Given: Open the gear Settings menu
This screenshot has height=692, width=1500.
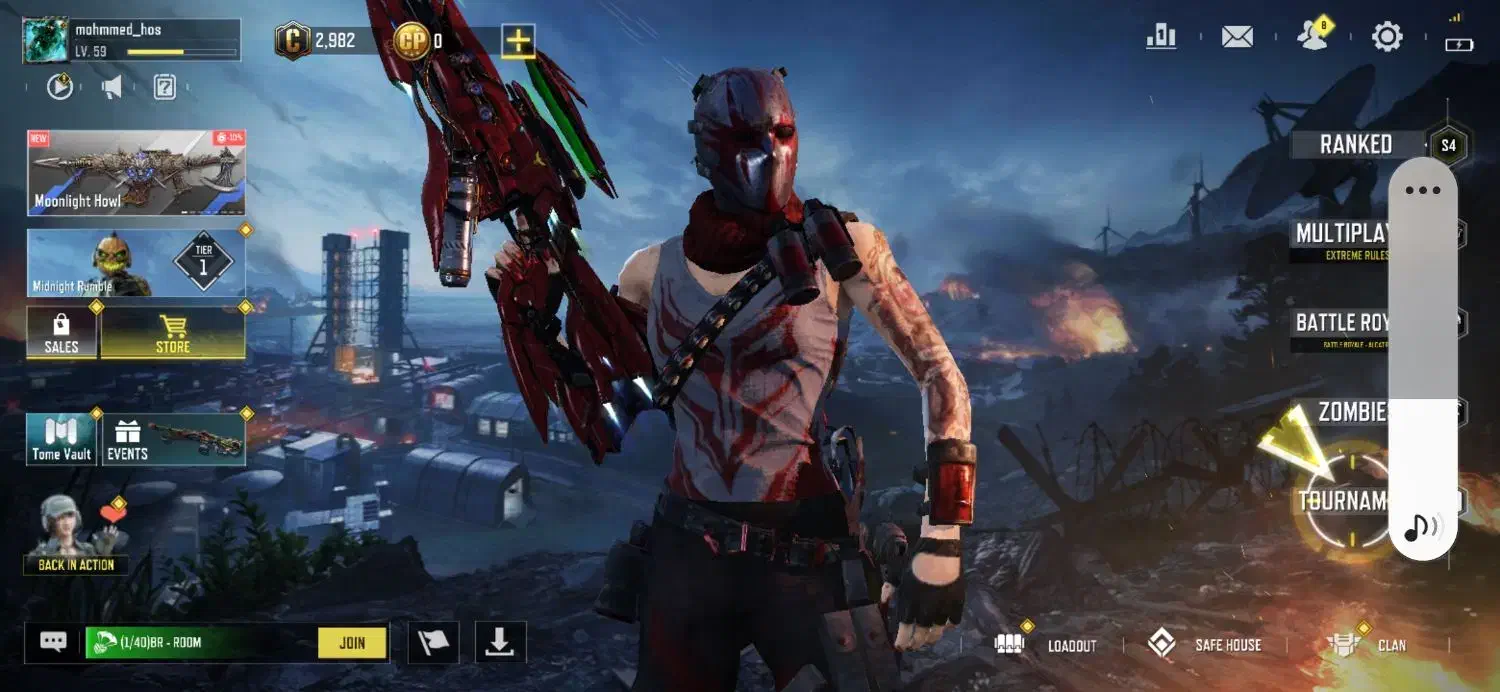Looking at the screenshot, I should pyautogui.click(x=1387, y=38).
